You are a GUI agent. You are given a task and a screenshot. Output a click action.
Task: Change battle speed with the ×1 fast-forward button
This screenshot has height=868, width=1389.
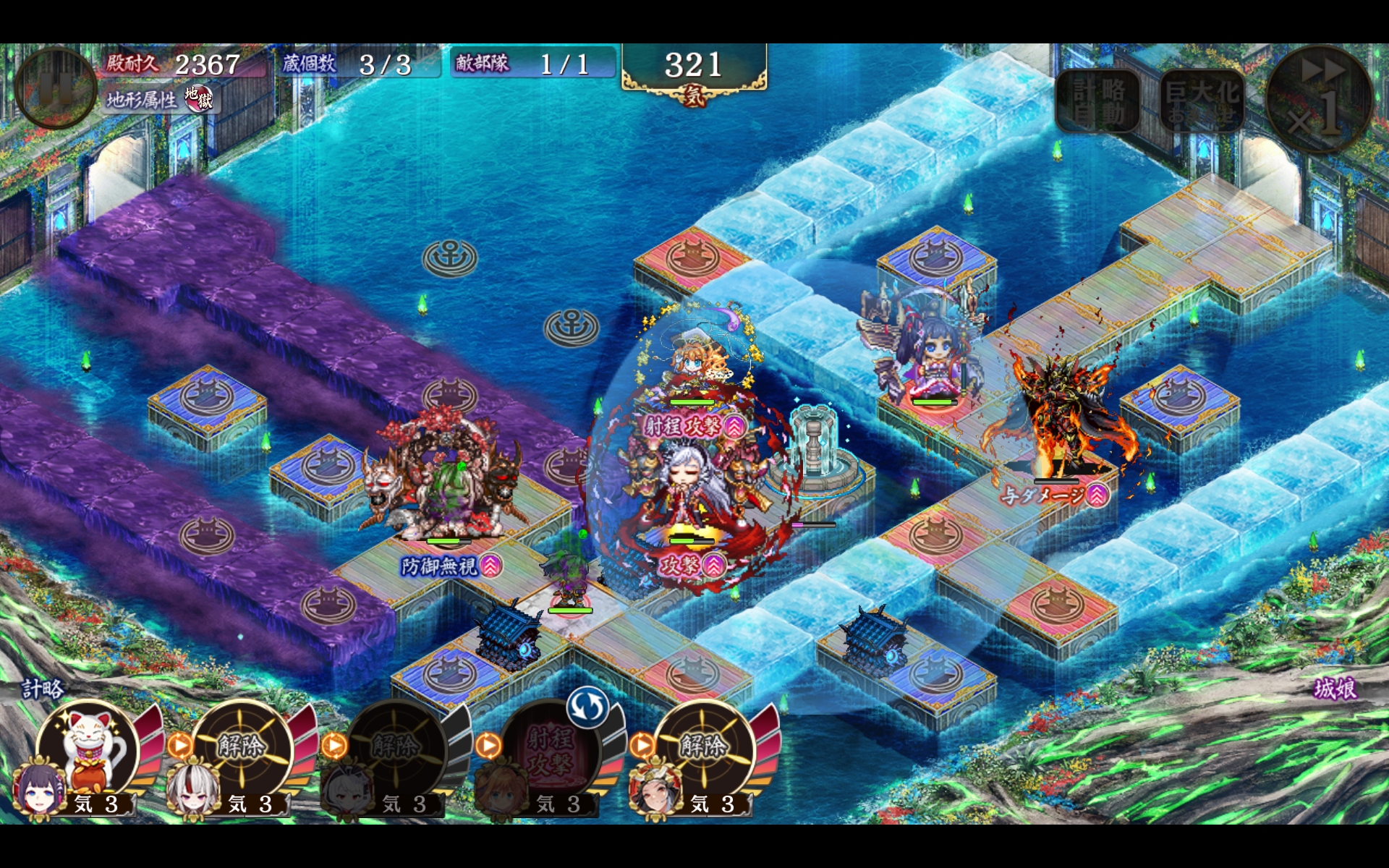tap(1319, 99)
